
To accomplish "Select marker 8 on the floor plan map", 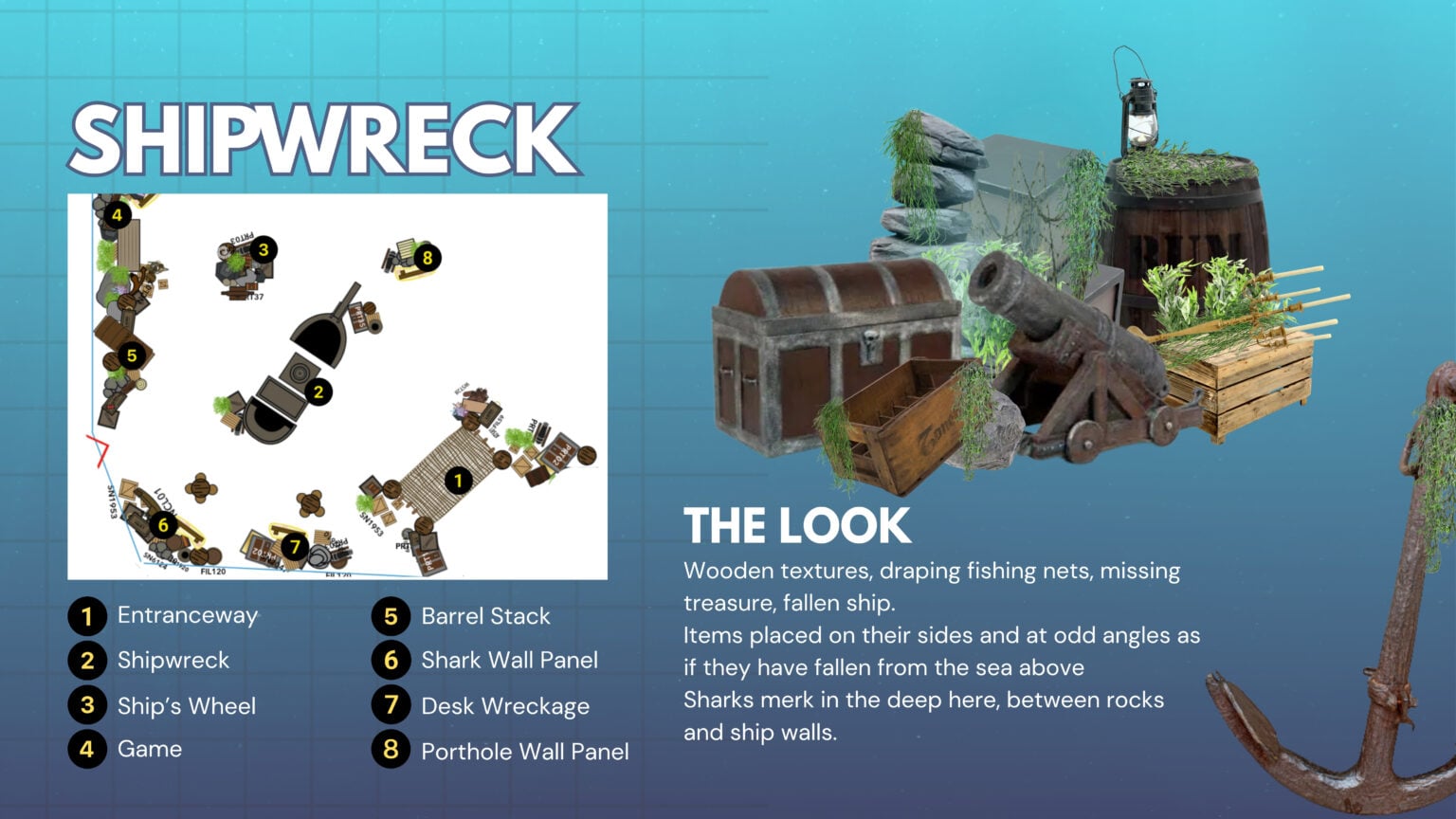I will pos(428,257).
